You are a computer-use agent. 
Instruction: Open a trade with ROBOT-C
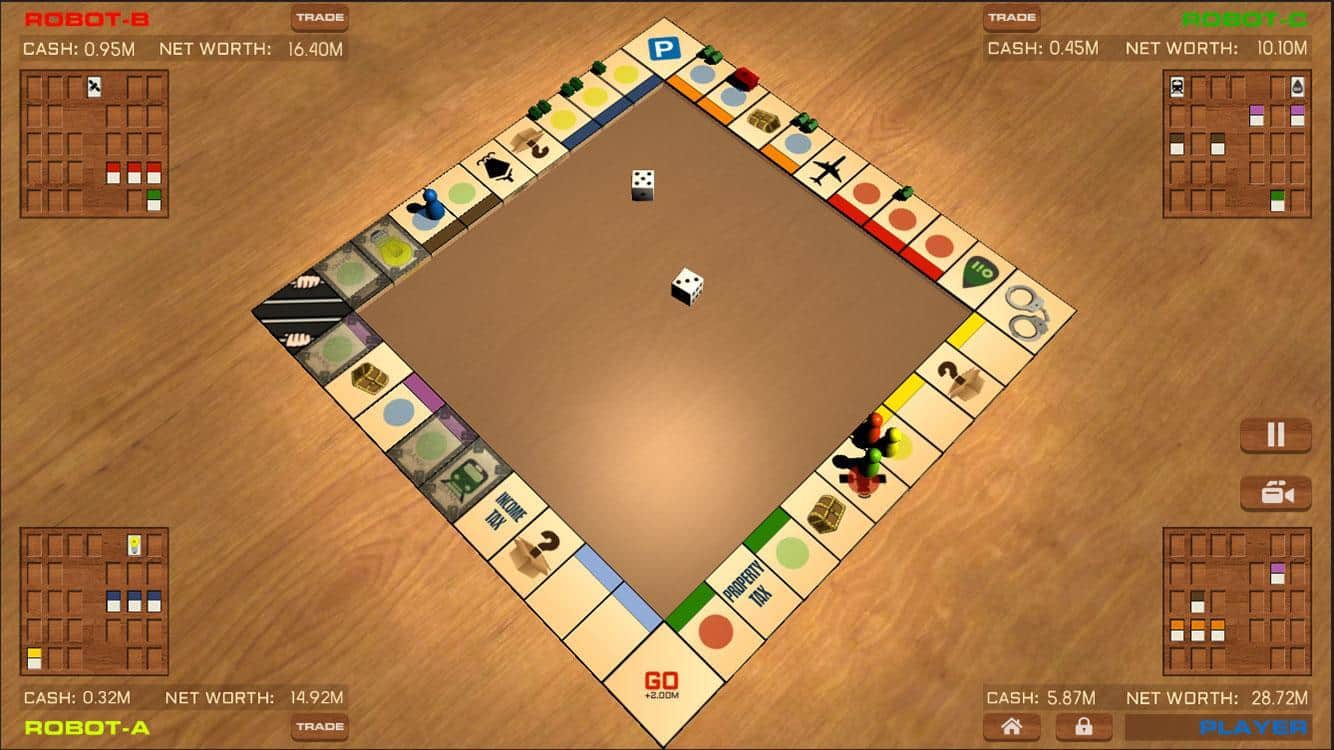[1013, 17]
